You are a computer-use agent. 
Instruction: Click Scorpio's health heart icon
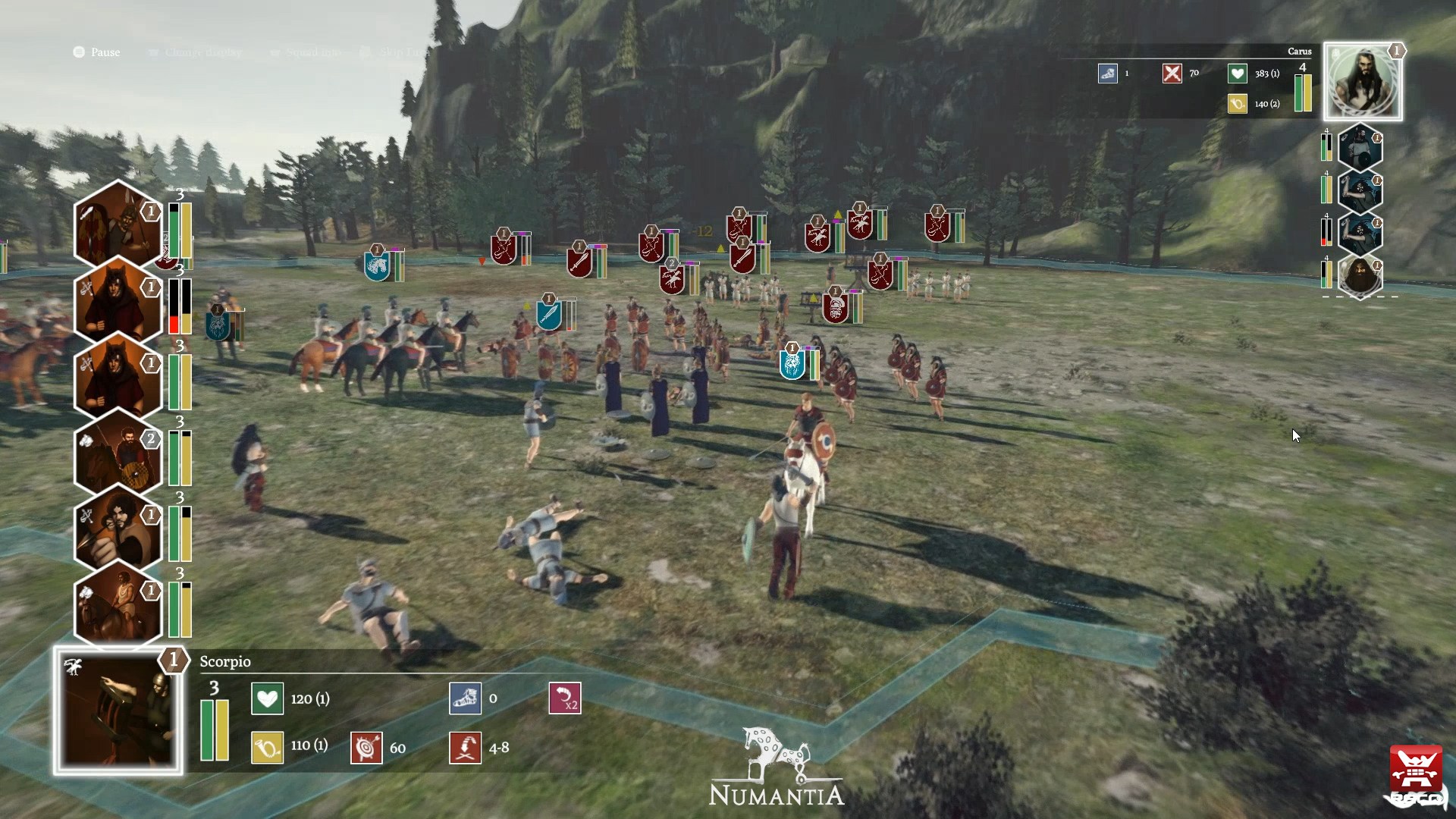pyautogui.click(x=267, y=699)
